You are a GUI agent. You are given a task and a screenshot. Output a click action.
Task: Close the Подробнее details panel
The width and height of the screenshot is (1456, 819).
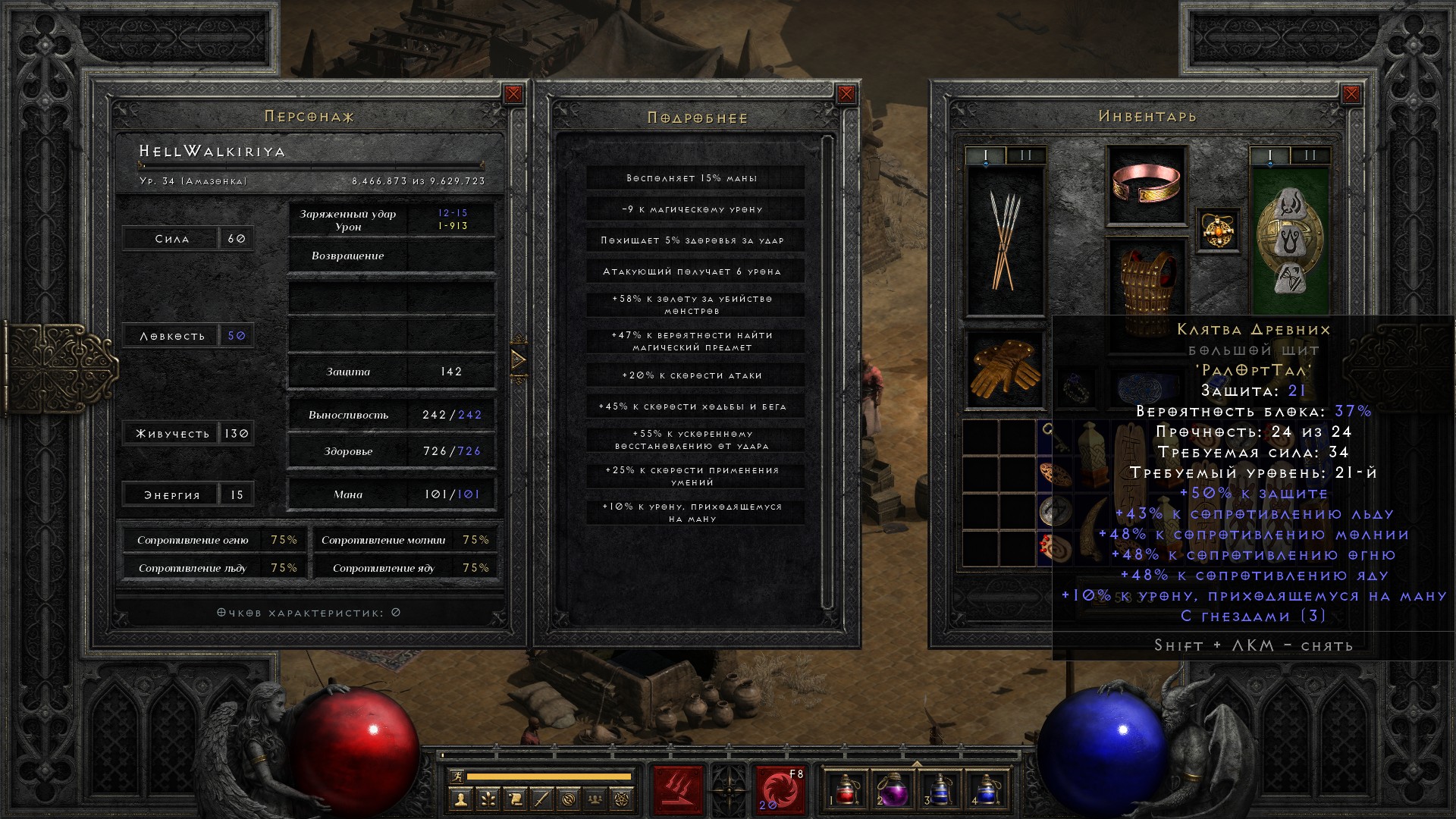(846, 94)
